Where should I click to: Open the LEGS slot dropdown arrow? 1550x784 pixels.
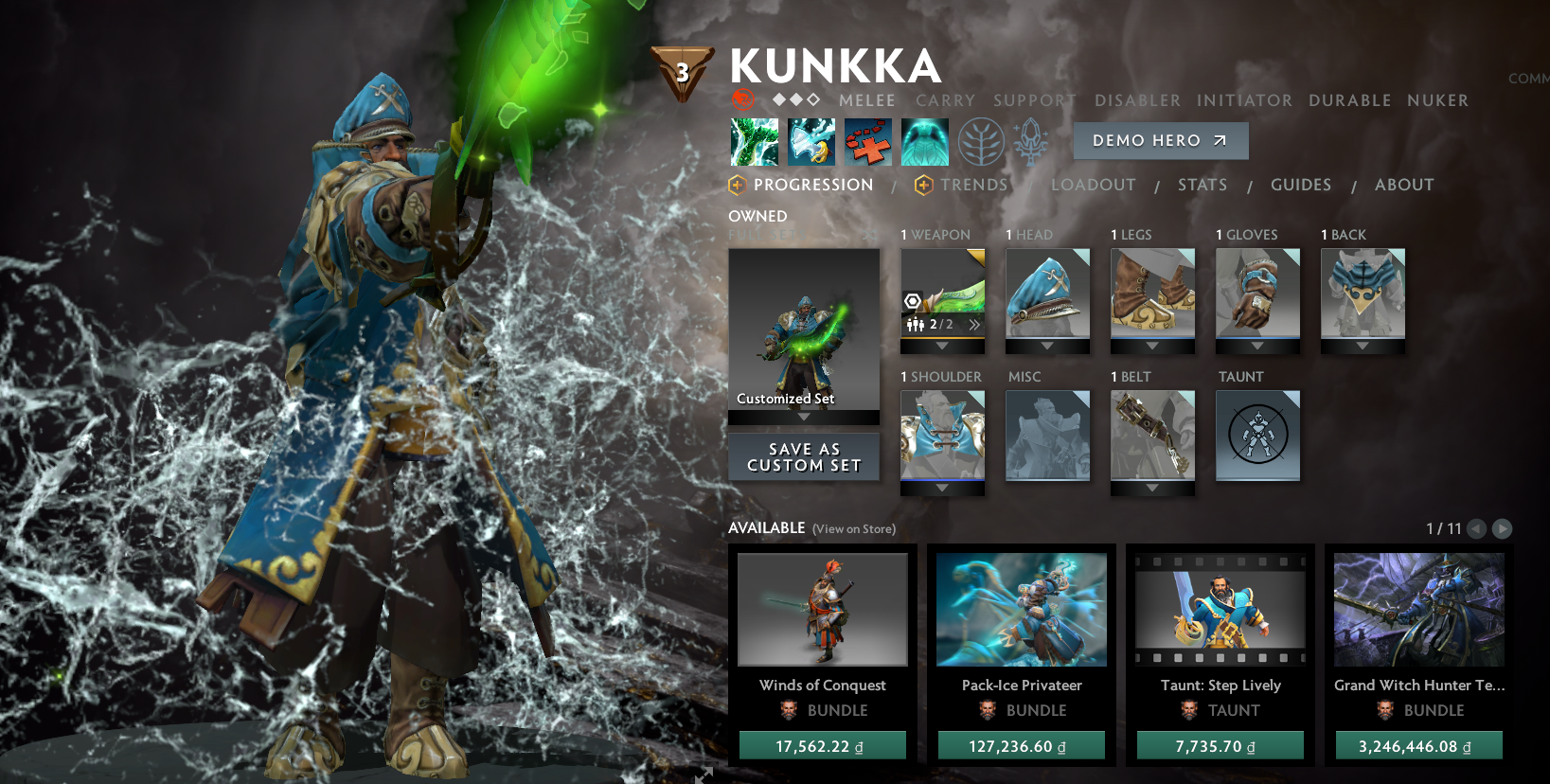point(1152,345)
